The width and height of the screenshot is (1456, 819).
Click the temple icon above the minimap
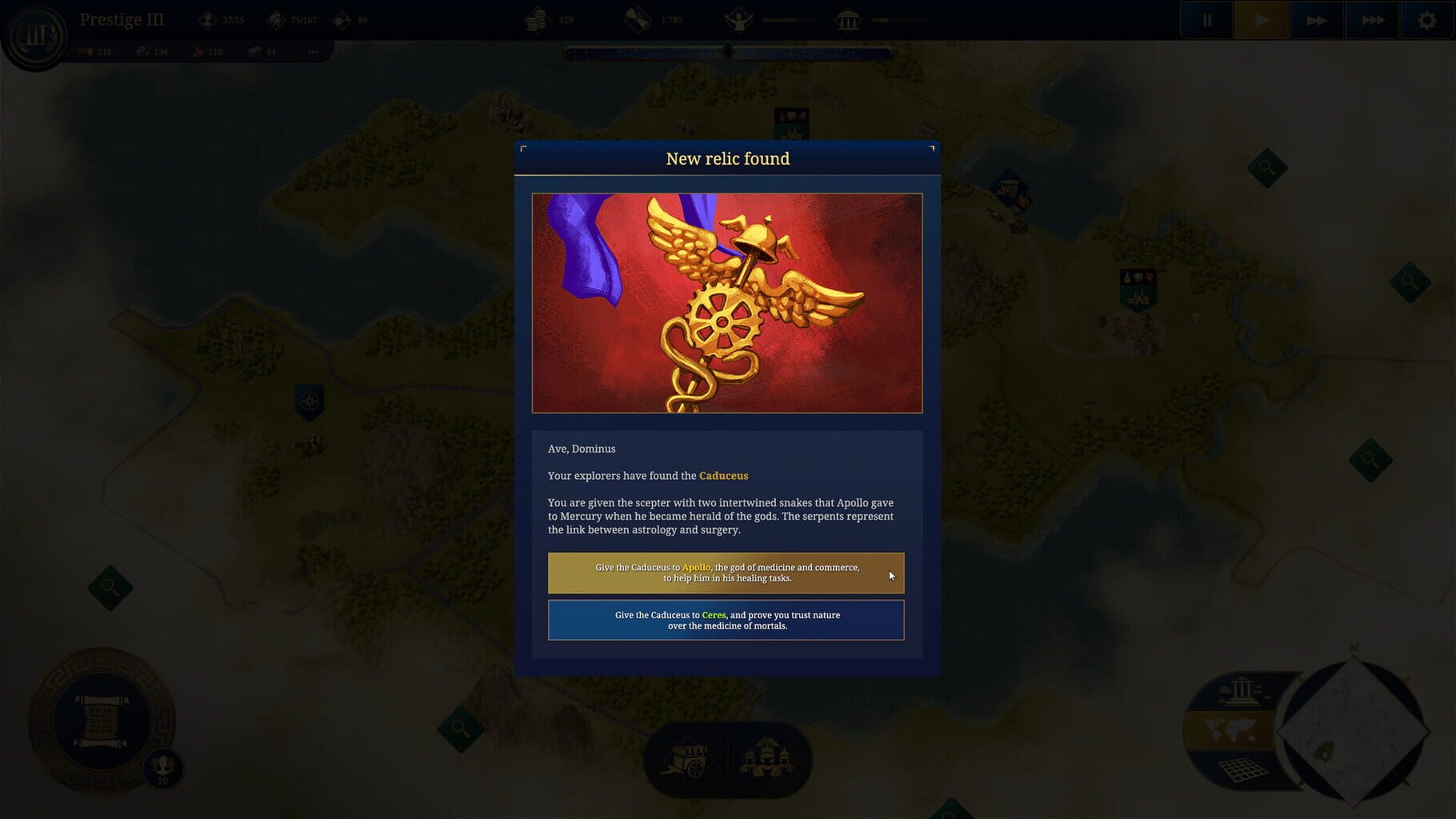(x=1241, y=694)
